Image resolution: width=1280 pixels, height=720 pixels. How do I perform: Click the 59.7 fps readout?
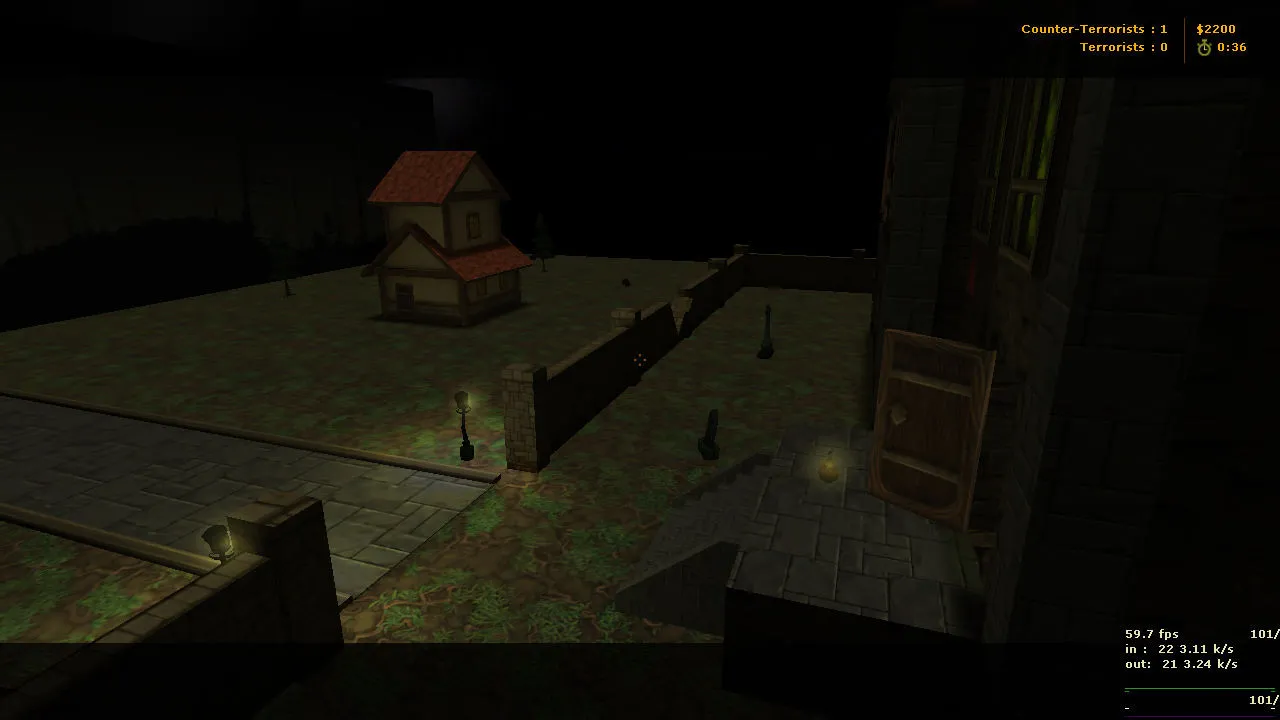tap(1152, 633)
